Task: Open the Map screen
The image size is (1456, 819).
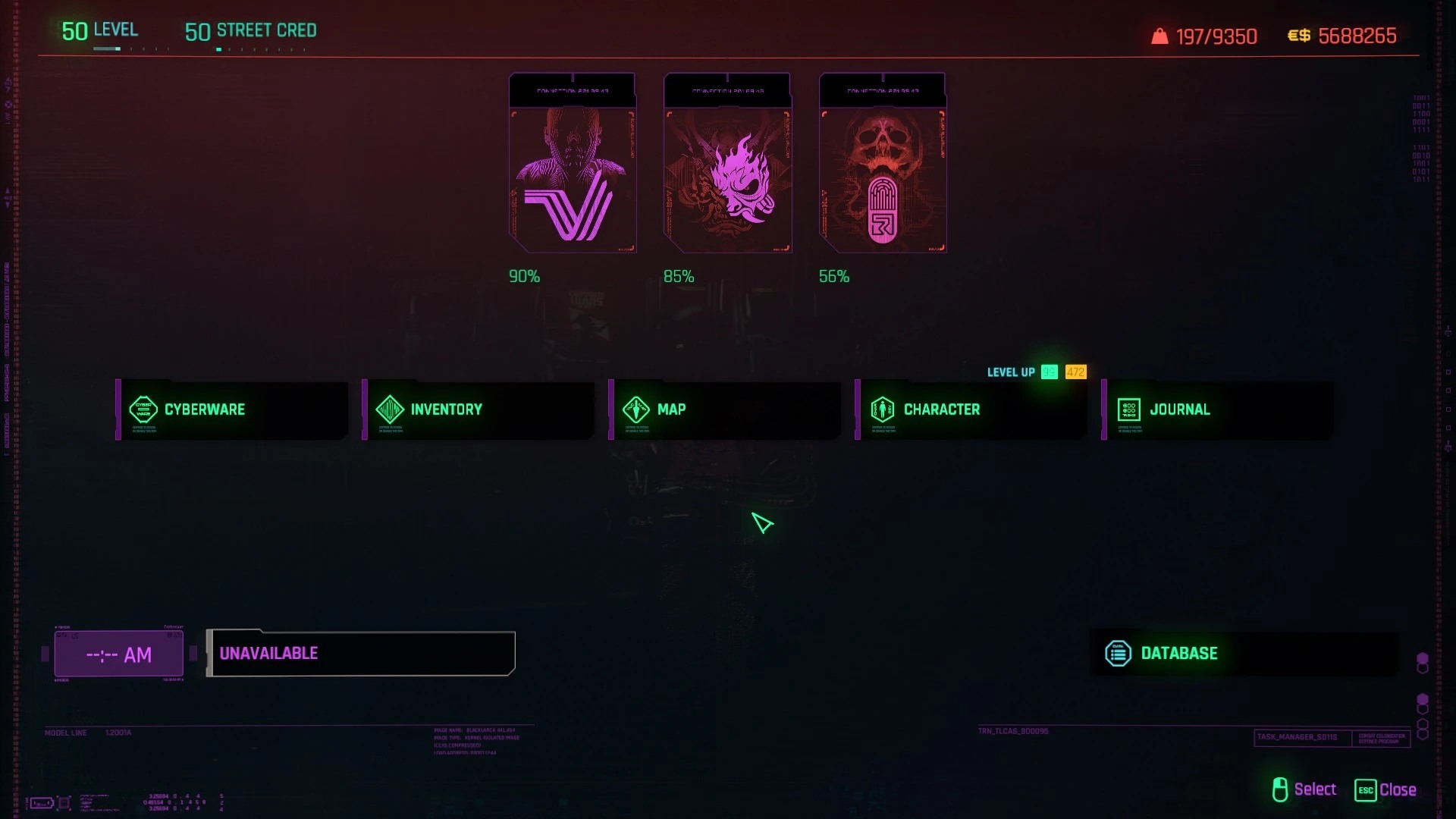Action: click(725, 409)
